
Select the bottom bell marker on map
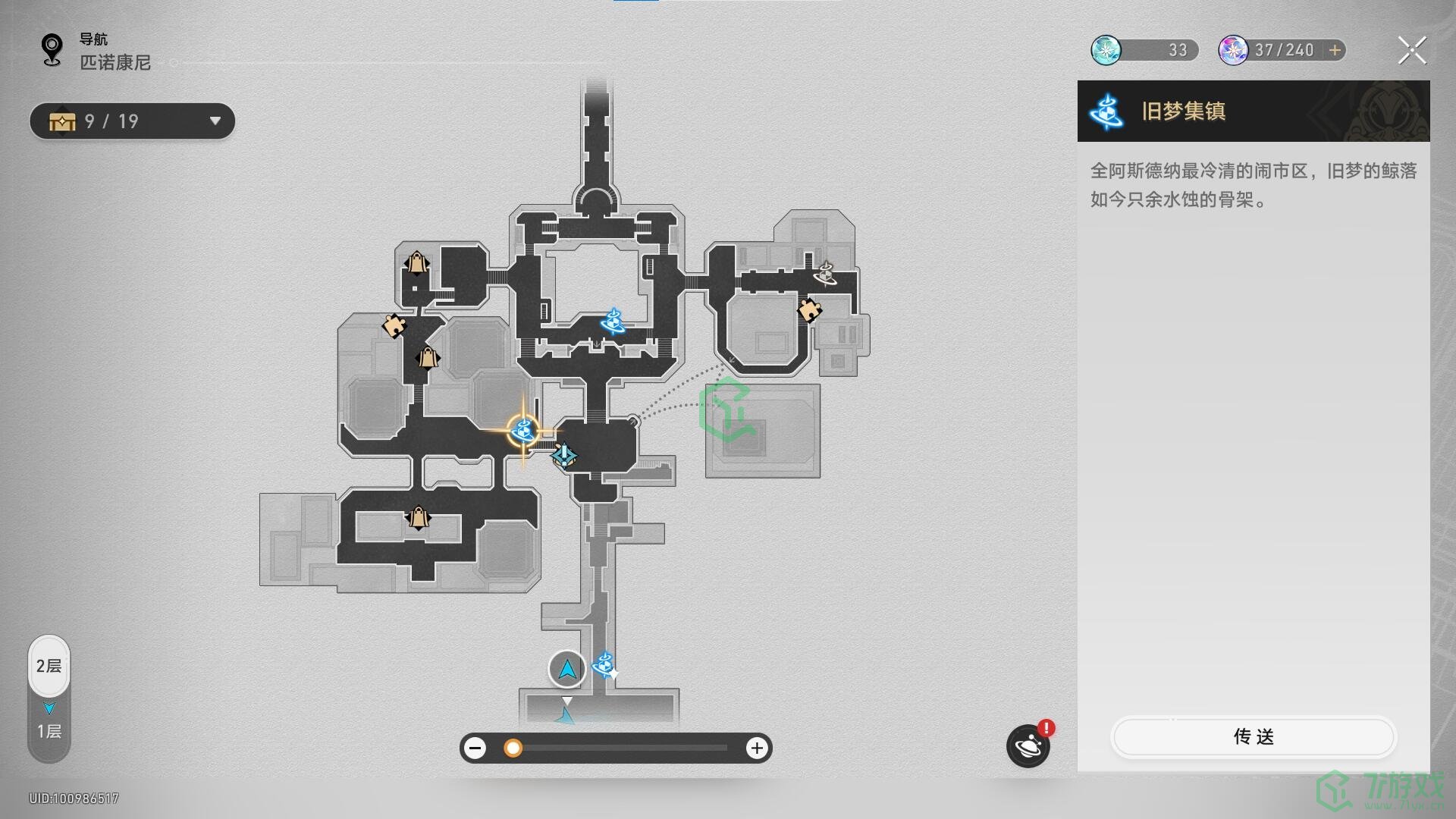click(x=418, y=518)
